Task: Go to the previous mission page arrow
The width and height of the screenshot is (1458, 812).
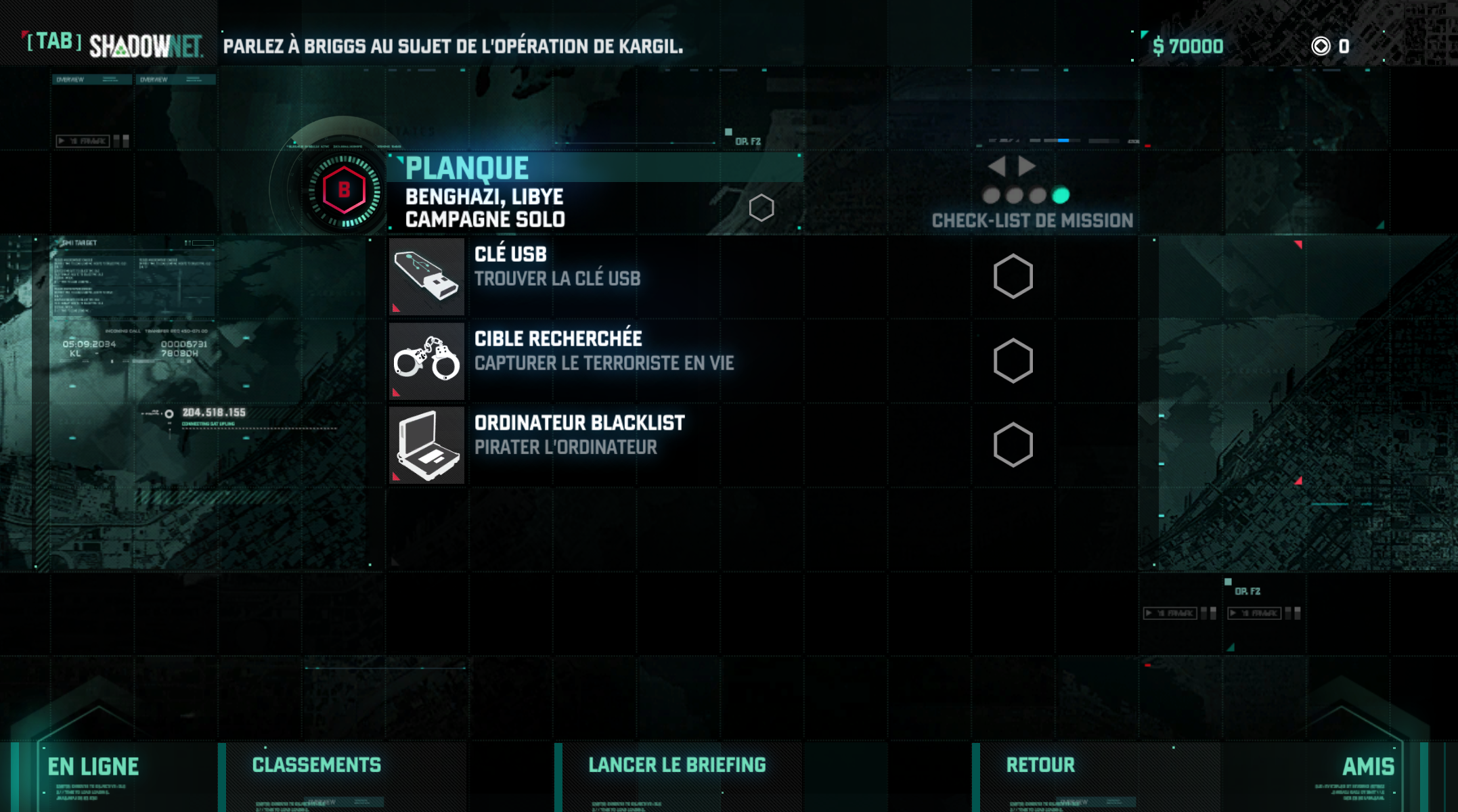Action: coord(996,166)
